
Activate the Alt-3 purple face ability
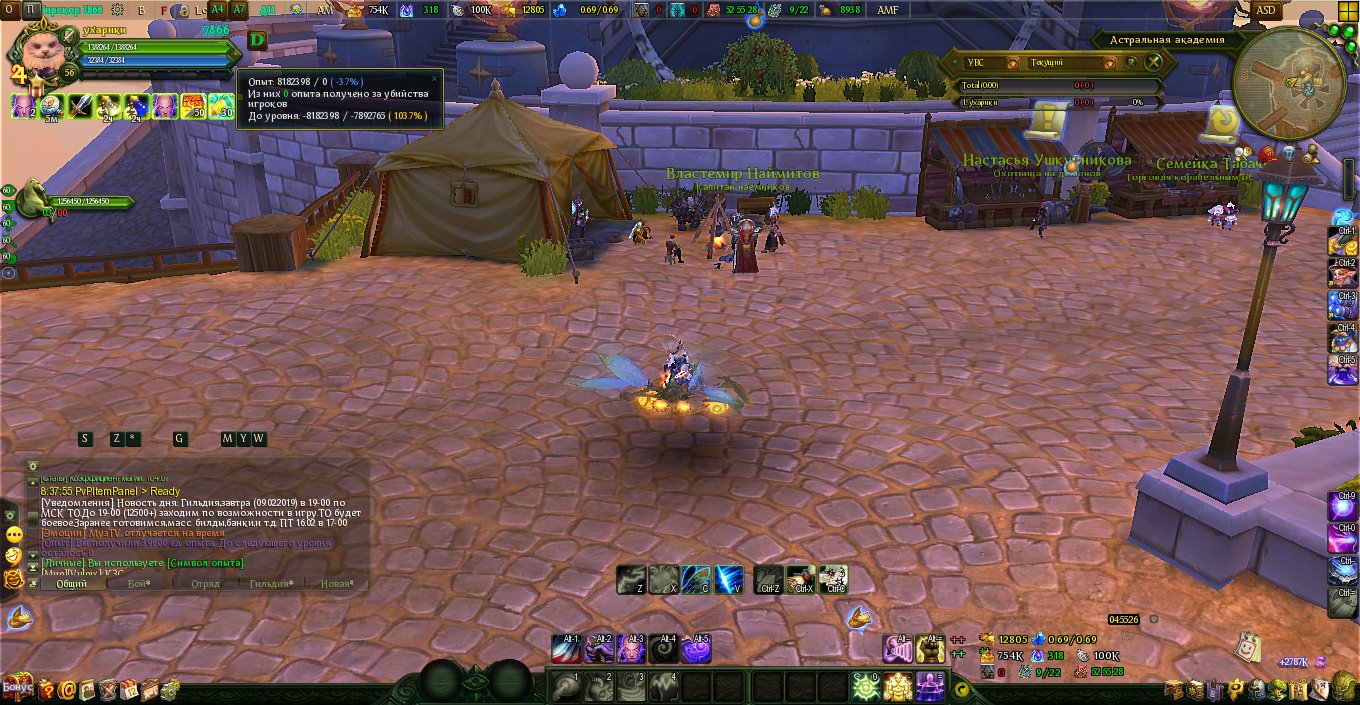pyautogui.click(x=631, y=649)
